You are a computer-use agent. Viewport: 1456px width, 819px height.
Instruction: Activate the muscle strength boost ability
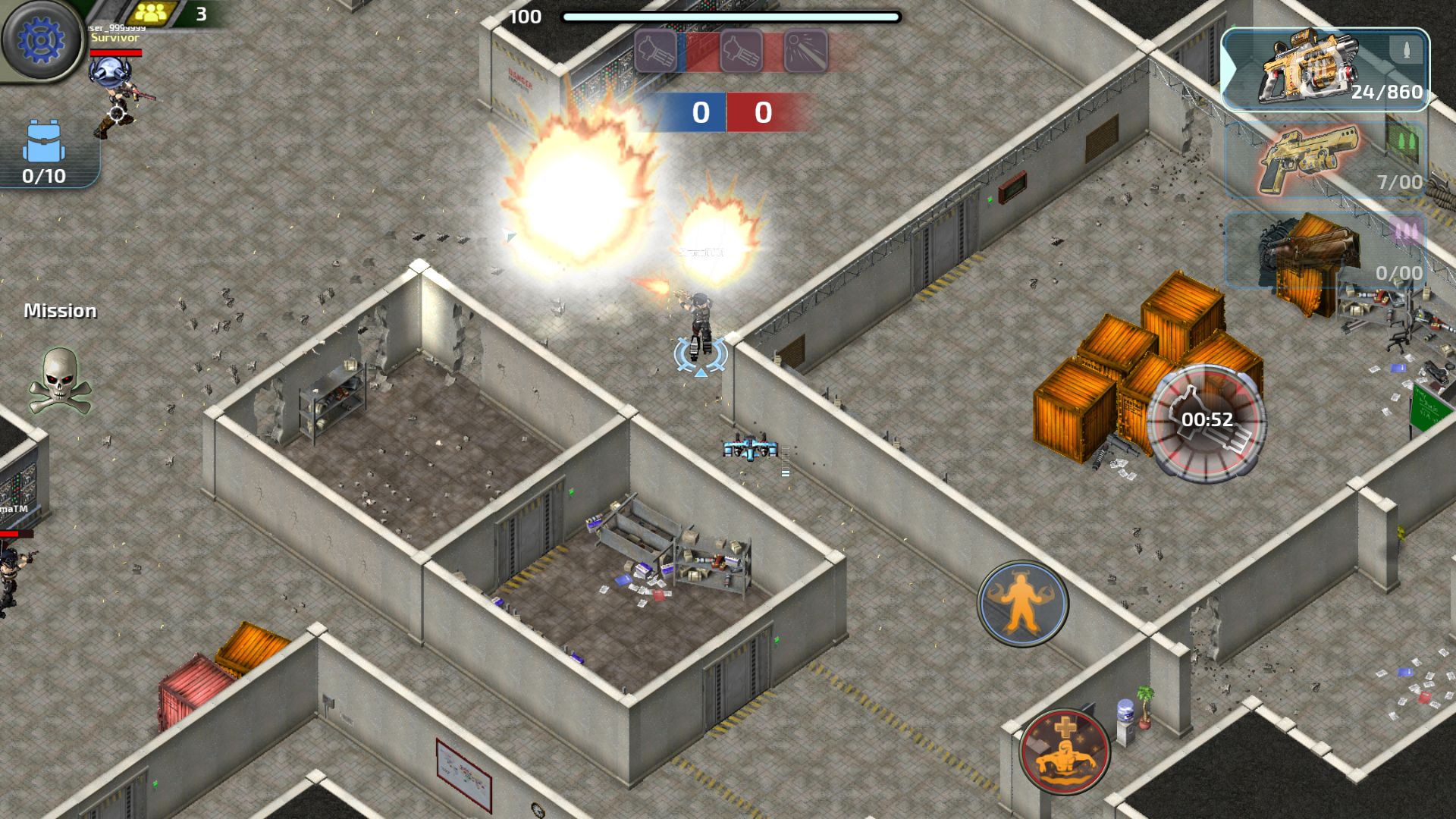1022,603
